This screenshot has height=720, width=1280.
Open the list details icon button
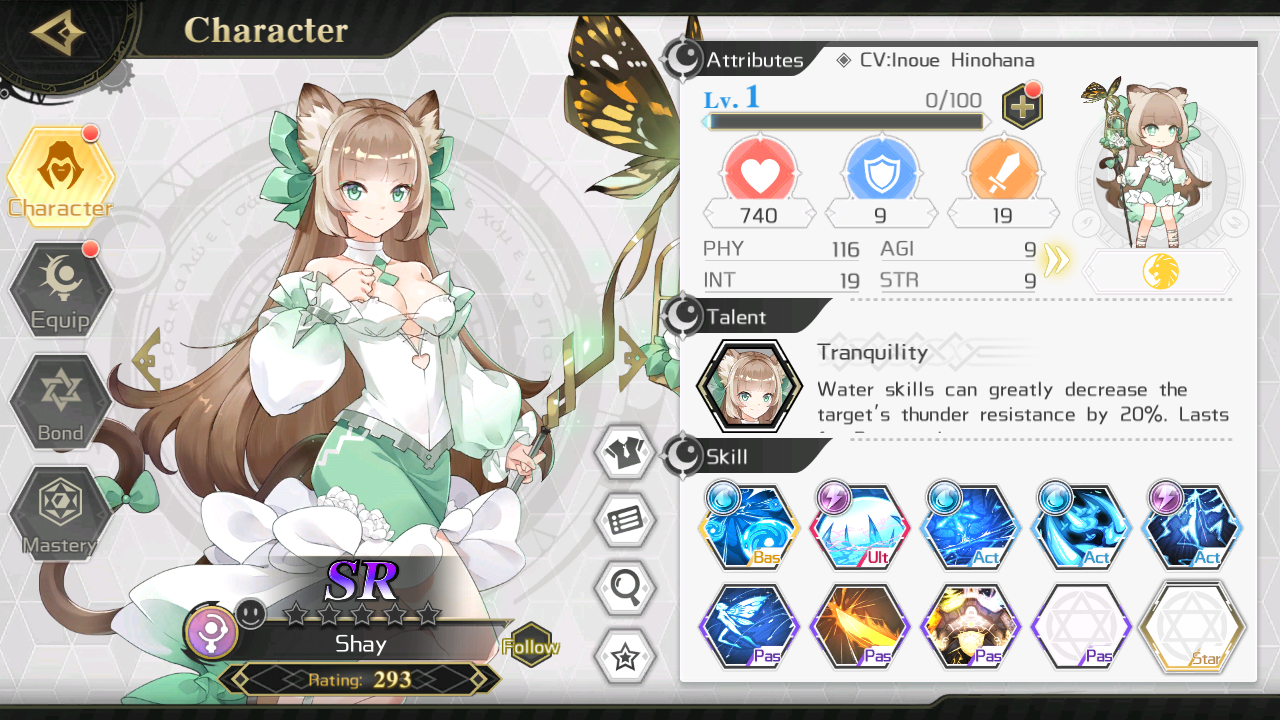(x=625, y=520)
